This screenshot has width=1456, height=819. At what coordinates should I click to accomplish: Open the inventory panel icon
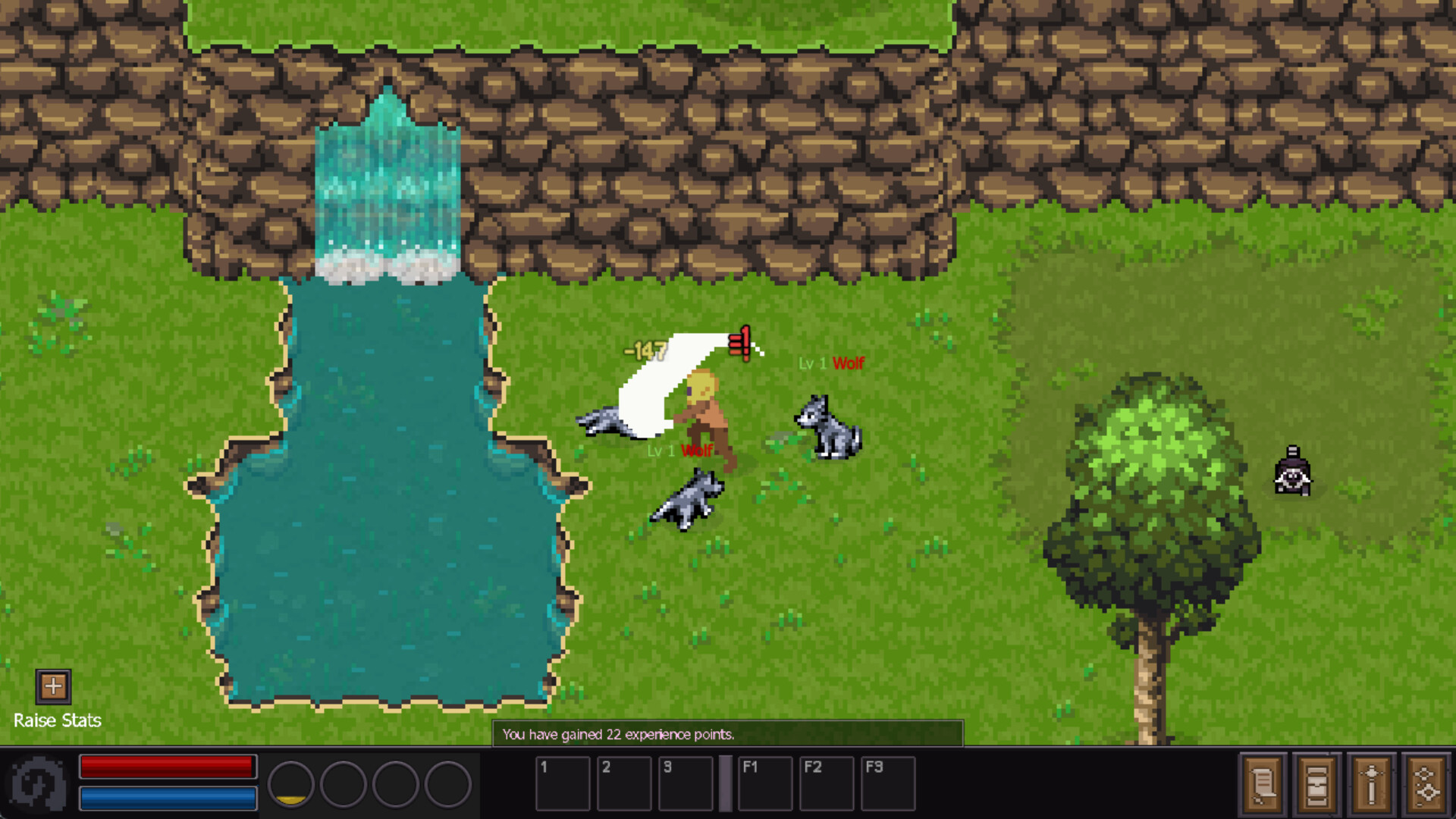tap(1318, 785)
